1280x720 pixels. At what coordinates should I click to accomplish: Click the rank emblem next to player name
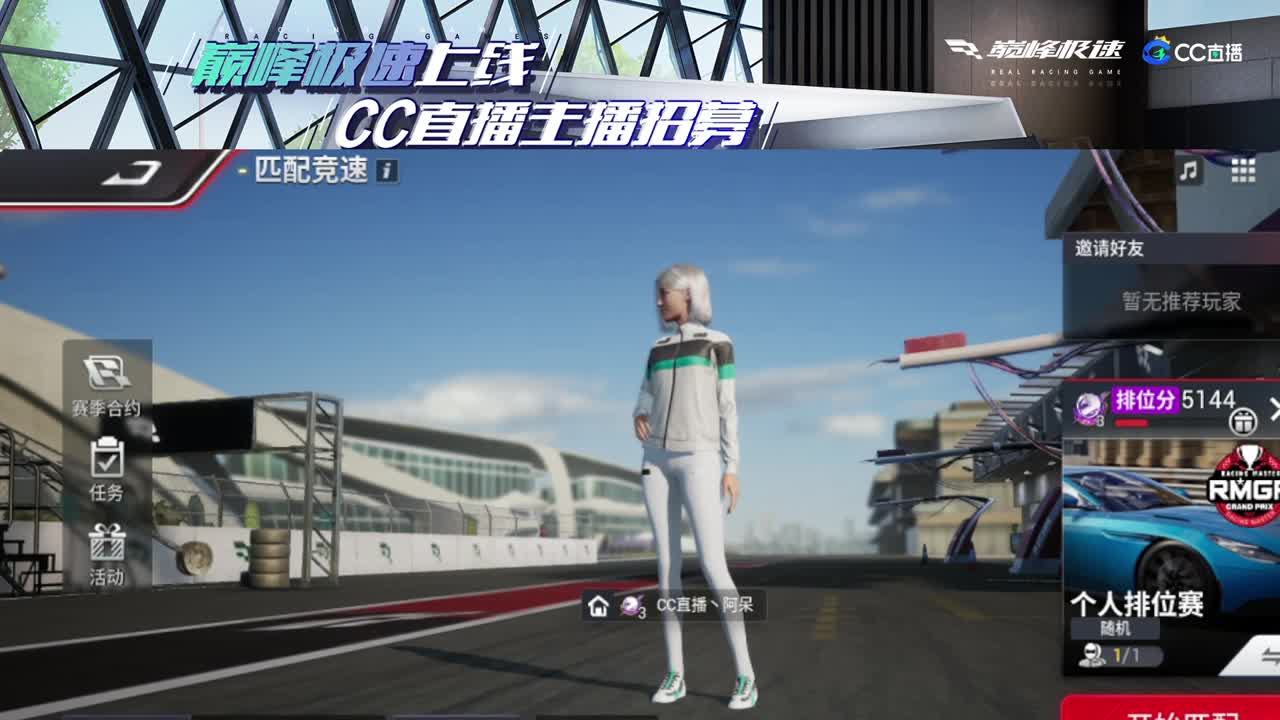click(632, 606)
